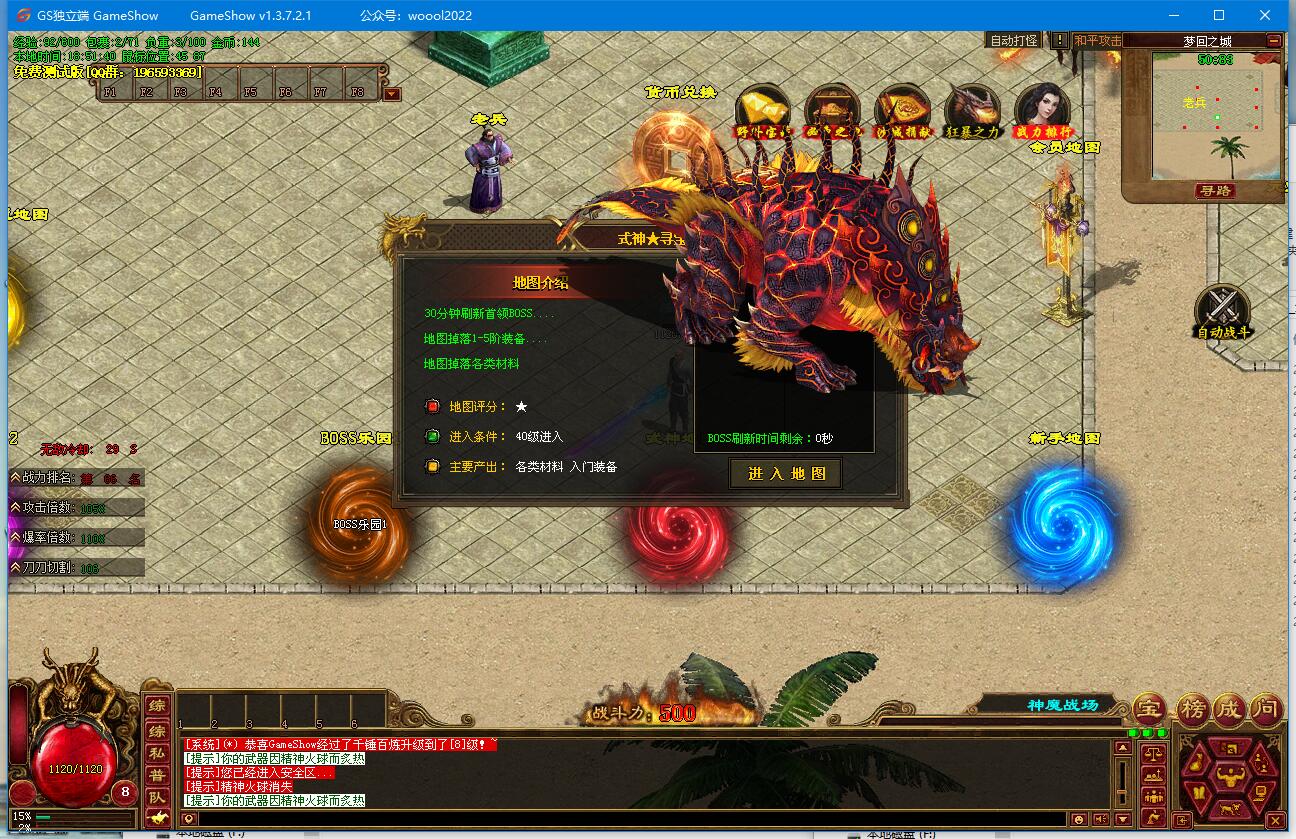Select the 私 private chat channel tab
Screen dimensions: 1296x839
click(157, 752)
